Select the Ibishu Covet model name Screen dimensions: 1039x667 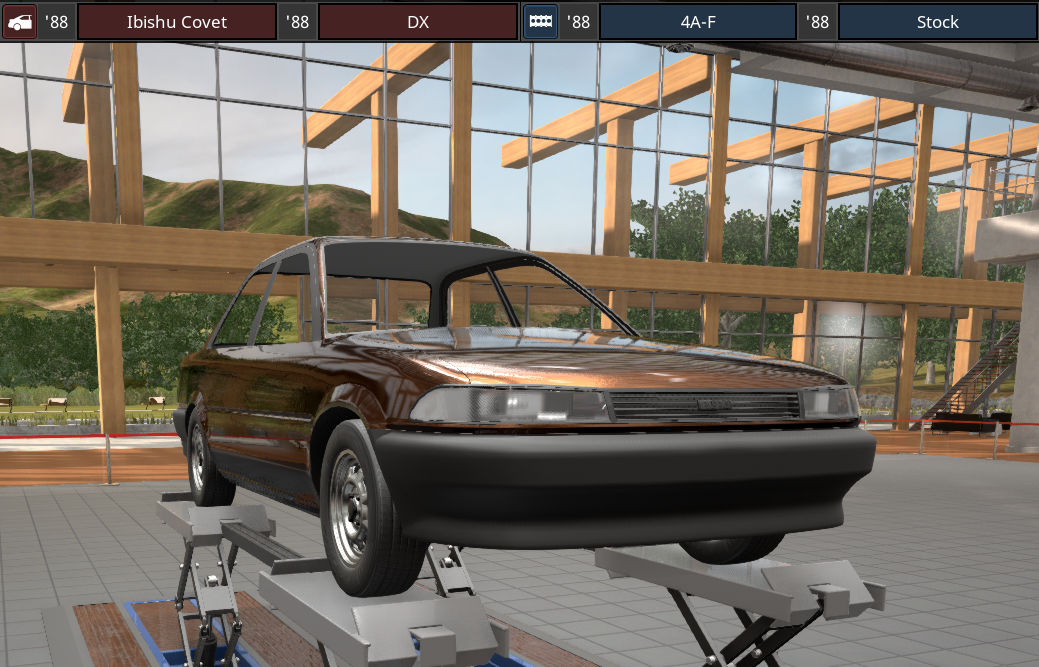(x=176, y=21)
